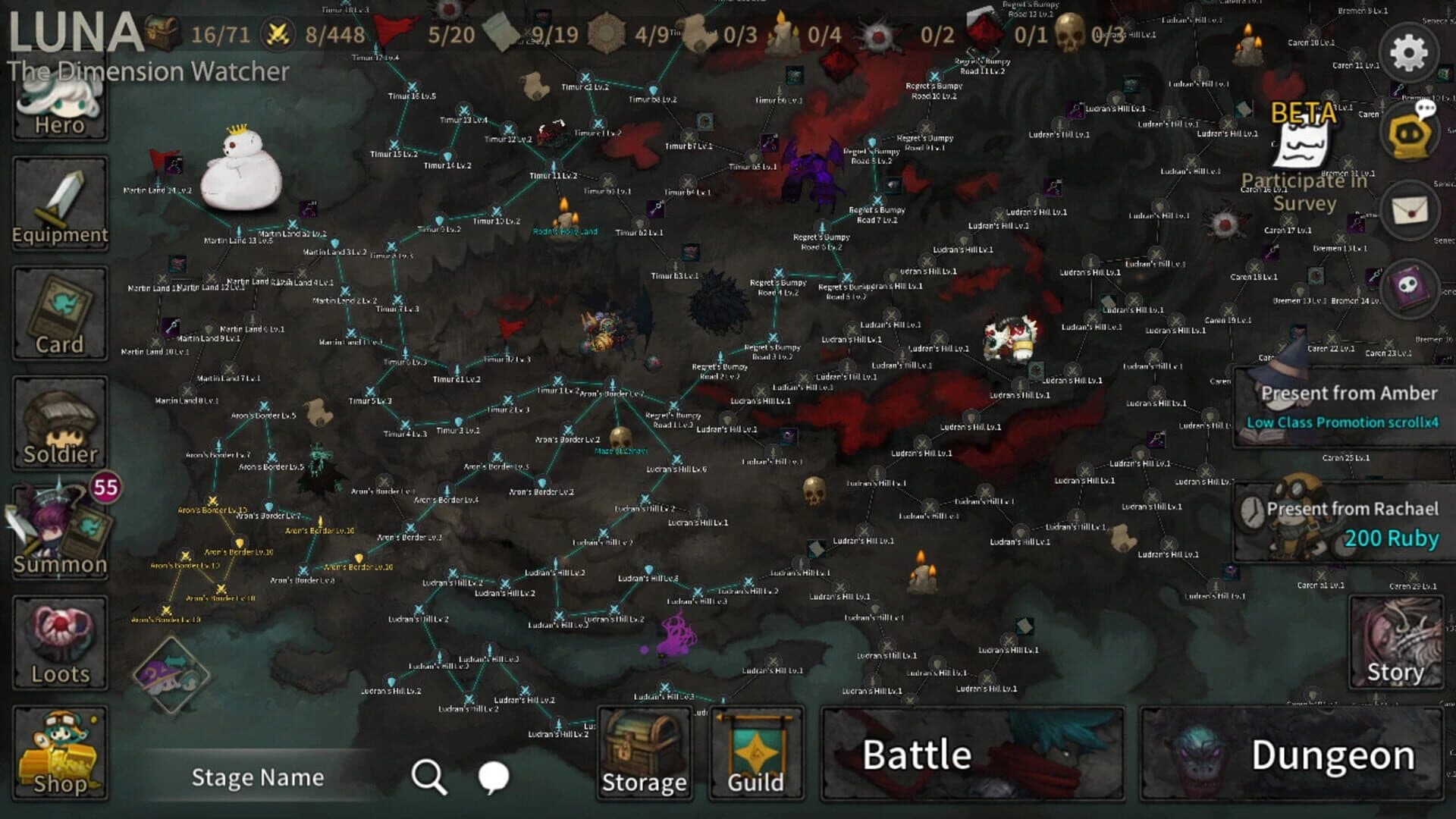
Task: Open the Card collection
Action: (x=59, y=313)
